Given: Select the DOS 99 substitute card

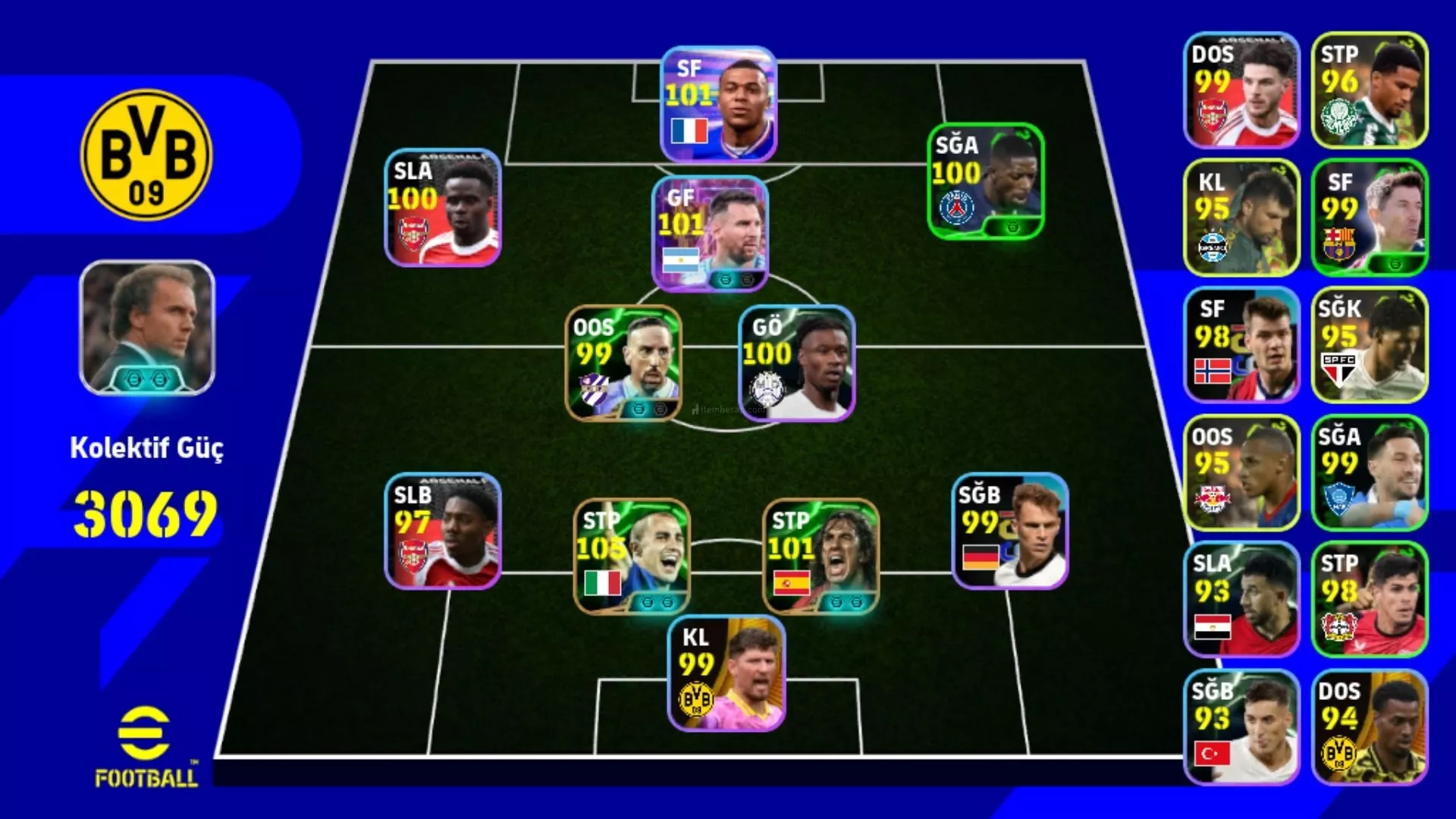Looking at the screenshot, I should tap(1241, 90).
